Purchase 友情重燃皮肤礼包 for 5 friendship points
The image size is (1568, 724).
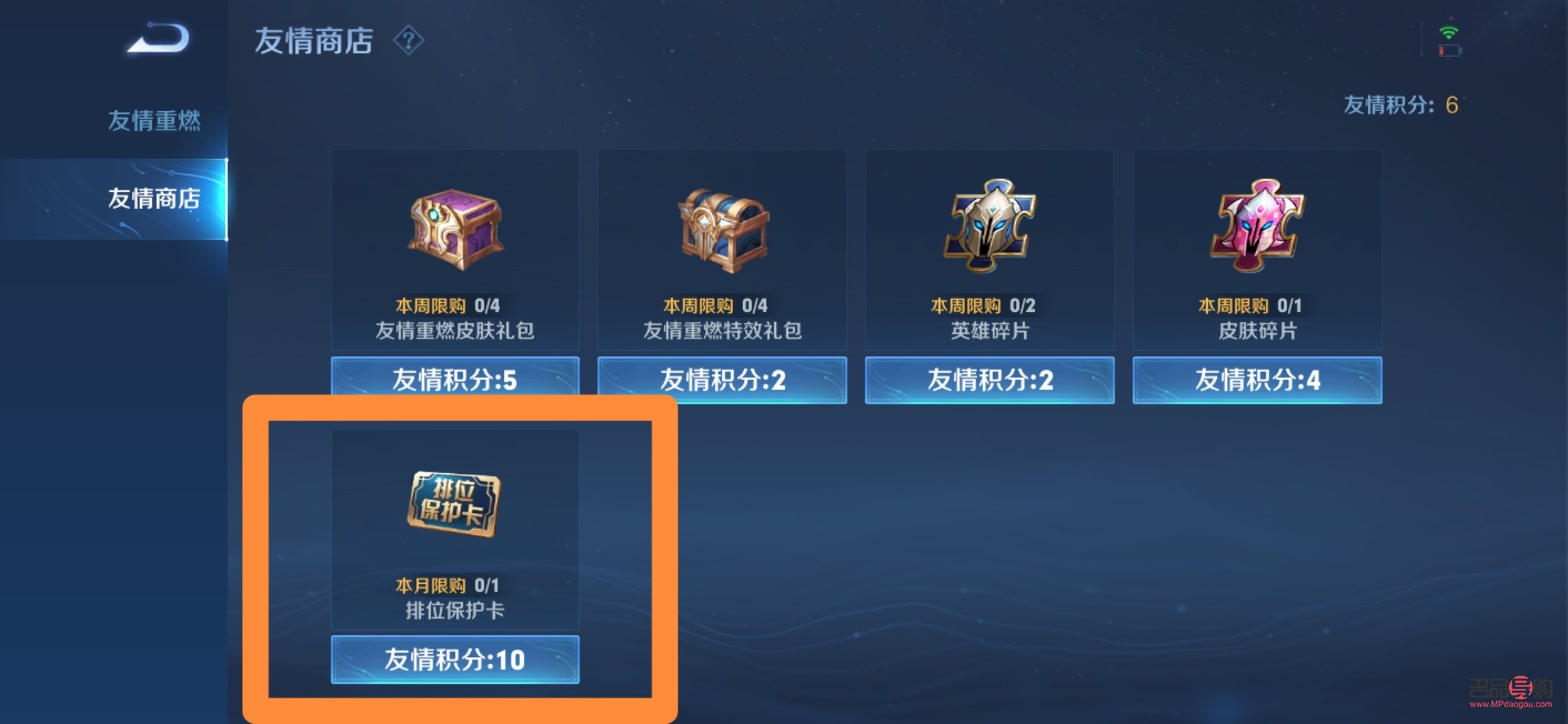pos(454,379)
